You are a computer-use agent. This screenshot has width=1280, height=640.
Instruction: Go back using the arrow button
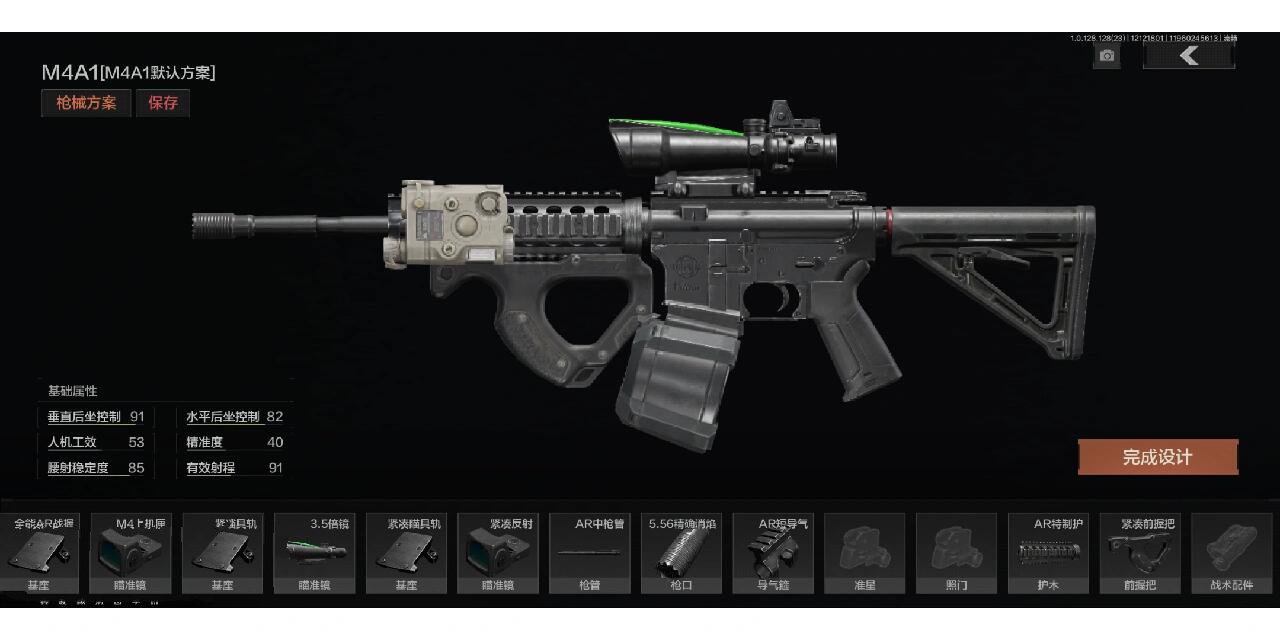click(1188, 56)
